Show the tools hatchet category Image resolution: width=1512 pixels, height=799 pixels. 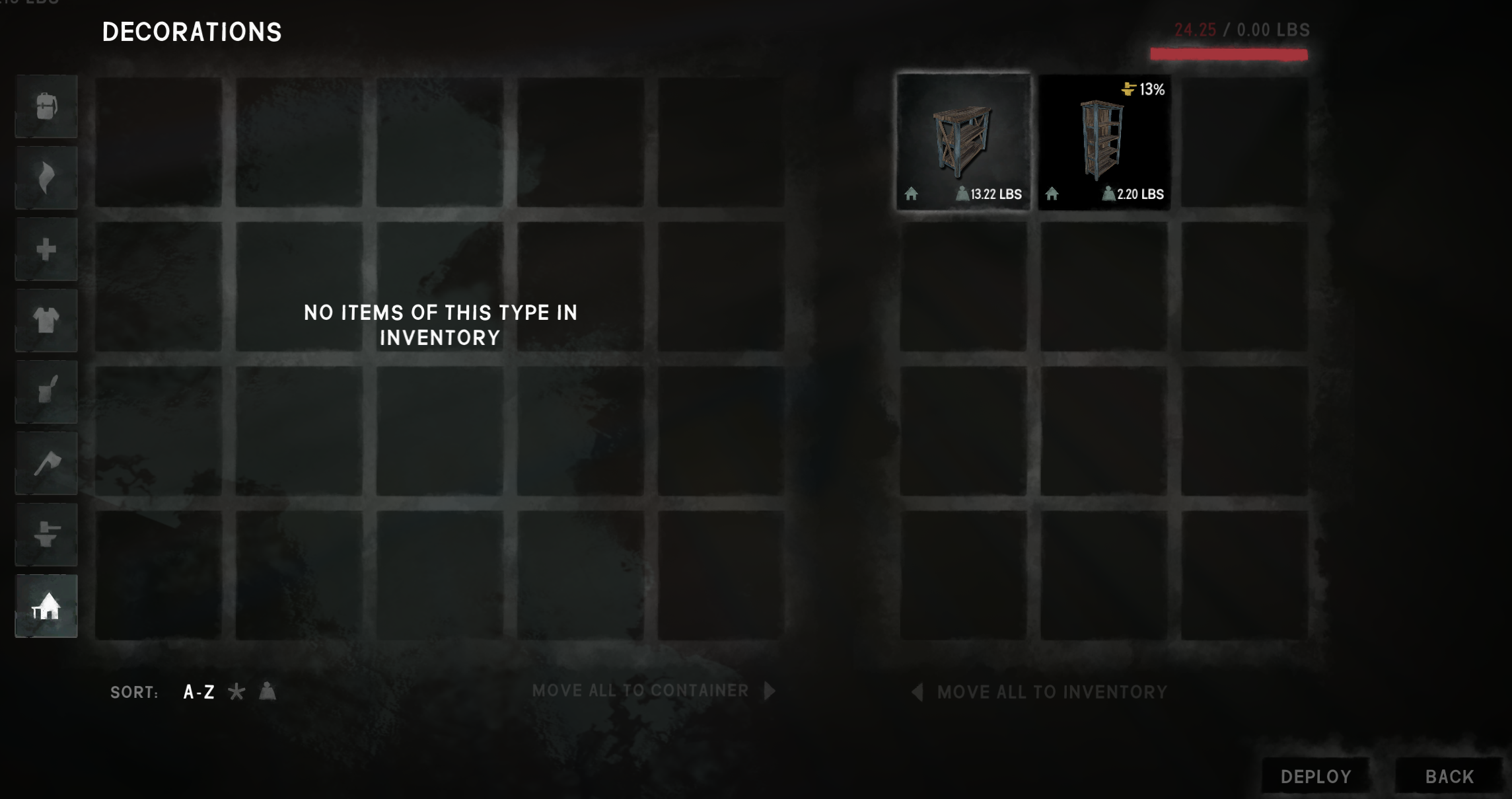46,463
